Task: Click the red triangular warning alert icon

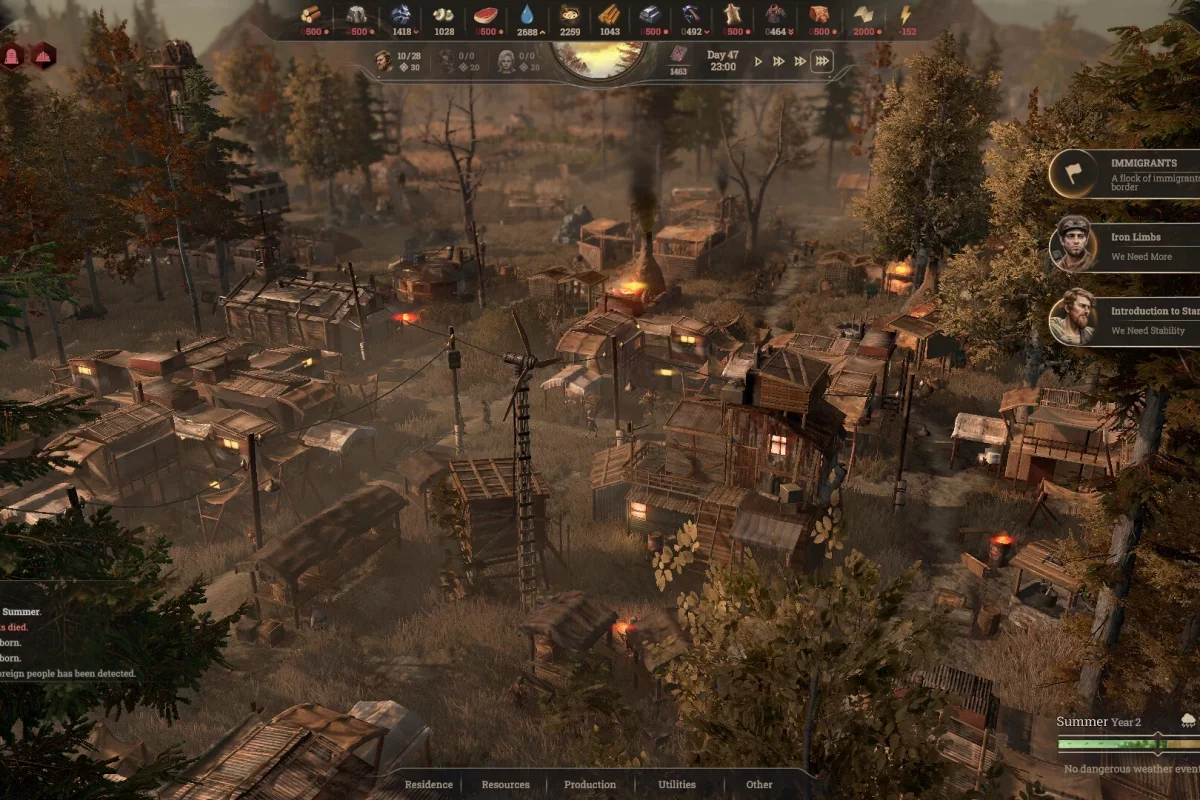Action: [x=44, y=56]
